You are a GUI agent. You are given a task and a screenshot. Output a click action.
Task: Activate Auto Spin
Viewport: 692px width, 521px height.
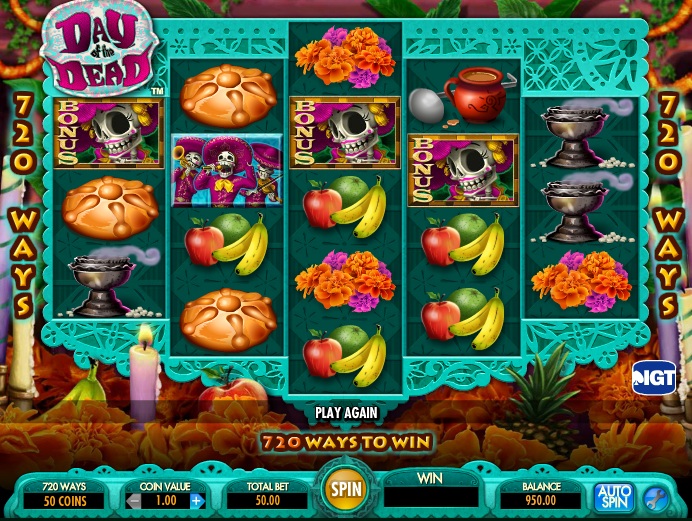pos(613,496)
